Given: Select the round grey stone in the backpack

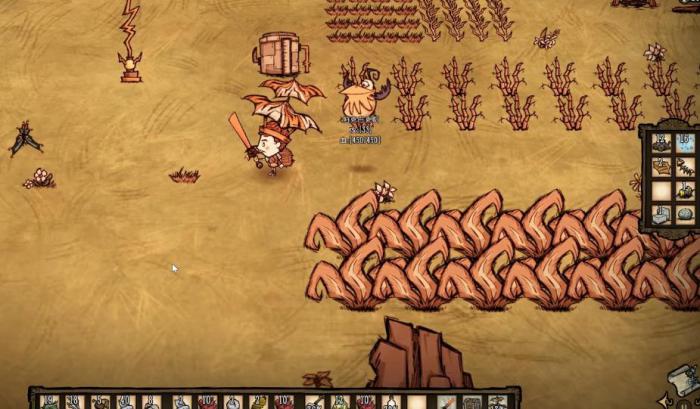Looking at the screenshot, I should 686,215.
